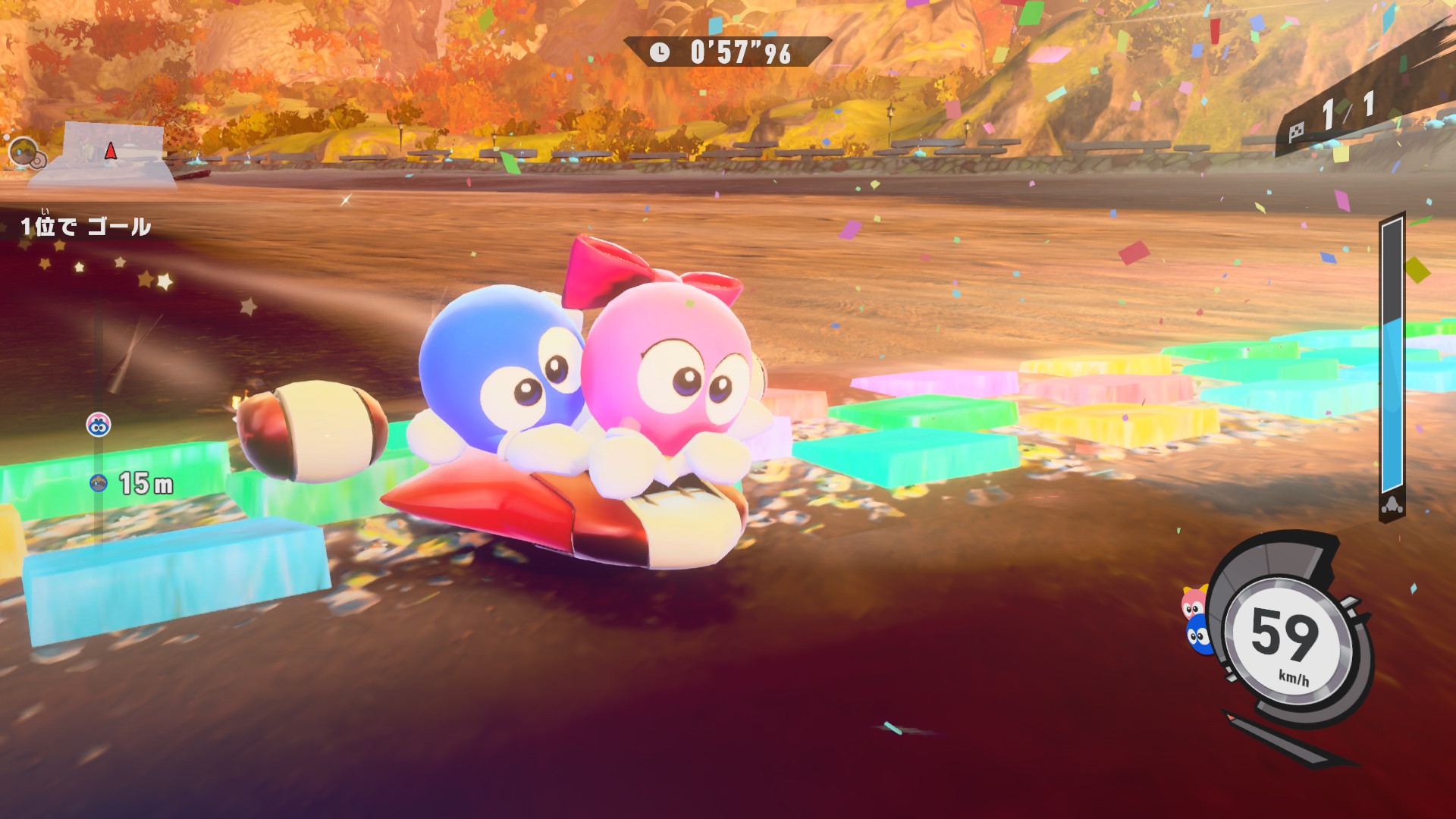The width and height of the screenshot is (1456, 819).
Task: Click the icon beneath the blue boost gauge
Action: 1392,506
